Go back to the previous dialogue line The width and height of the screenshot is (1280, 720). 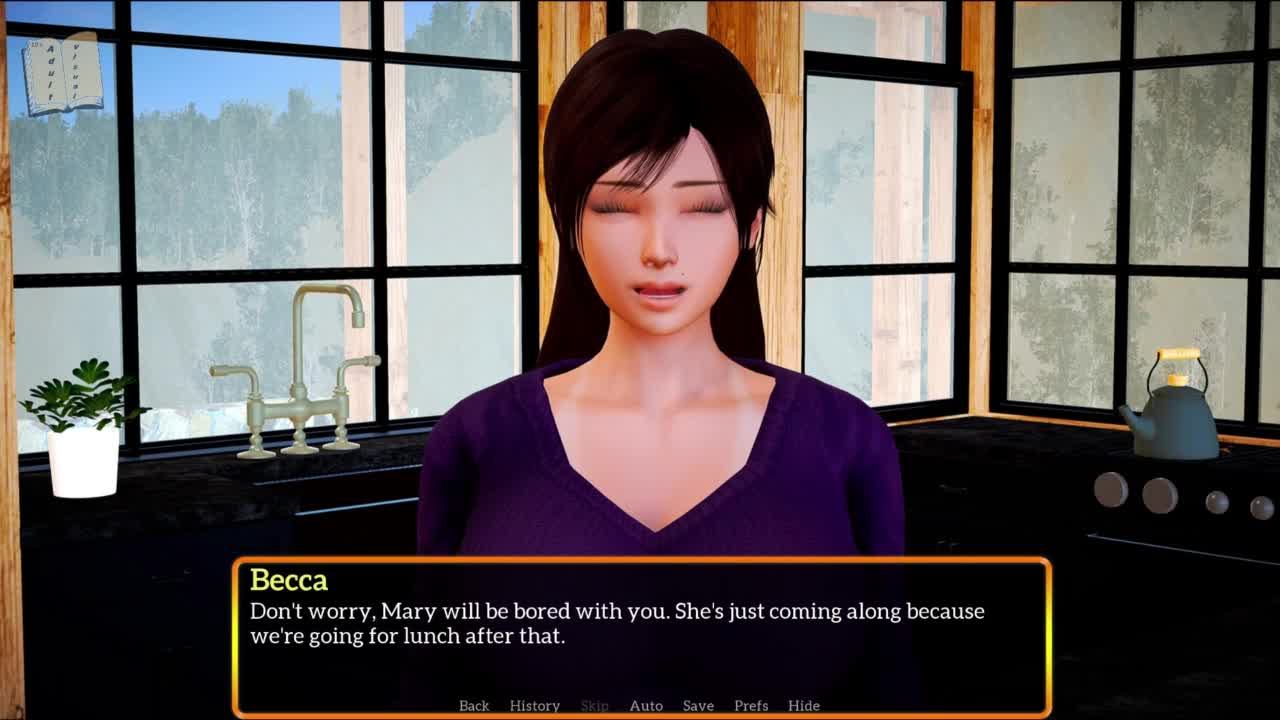click(x=474, y=705)
